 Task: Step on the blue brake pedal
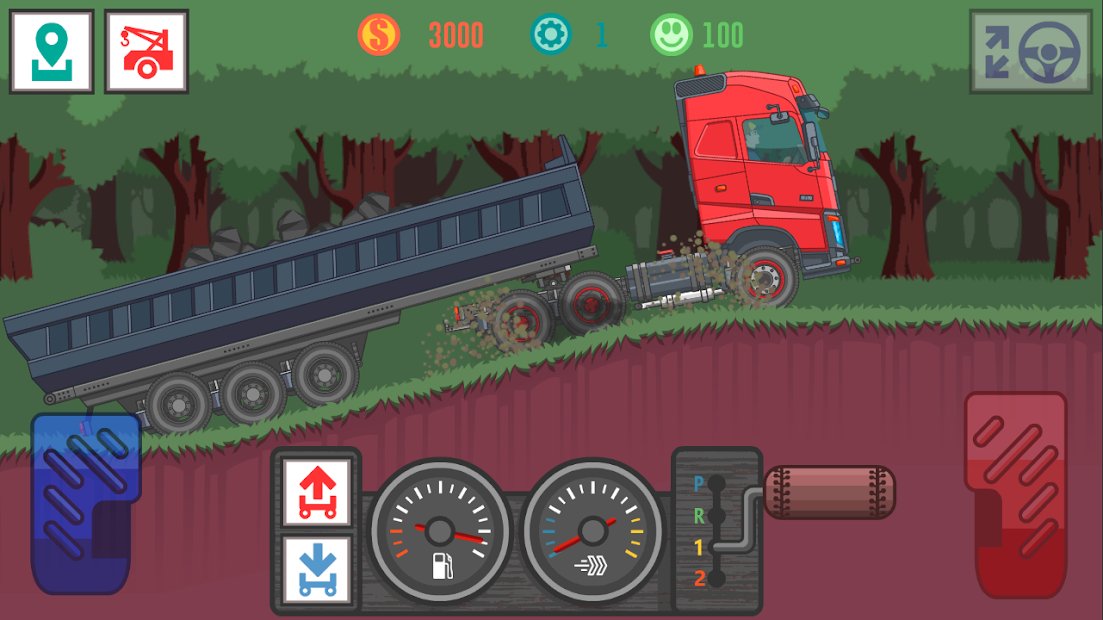click(x=85, y=503)
